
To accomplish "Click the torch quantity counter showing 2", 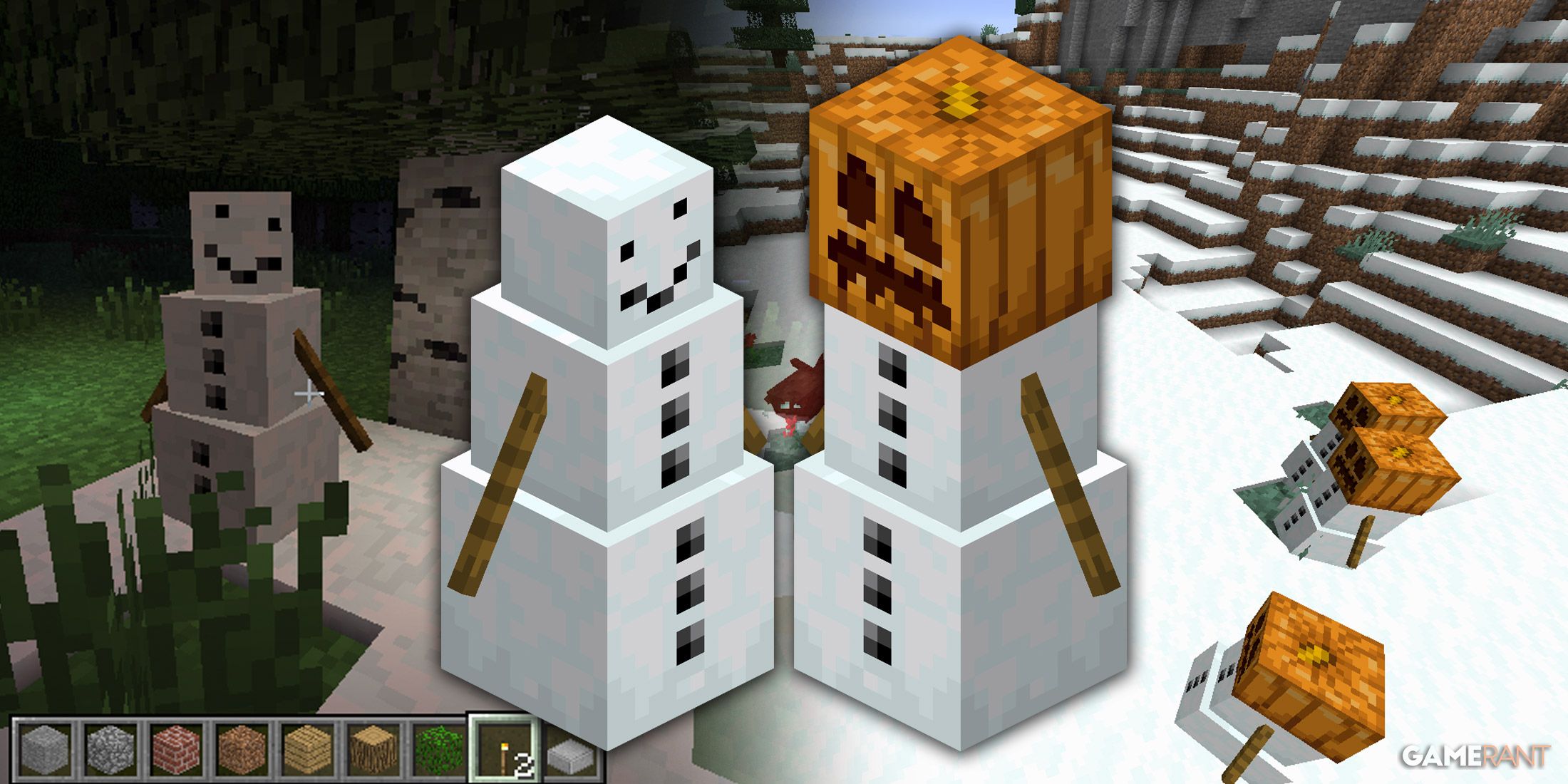I will (x=524, y=764).
